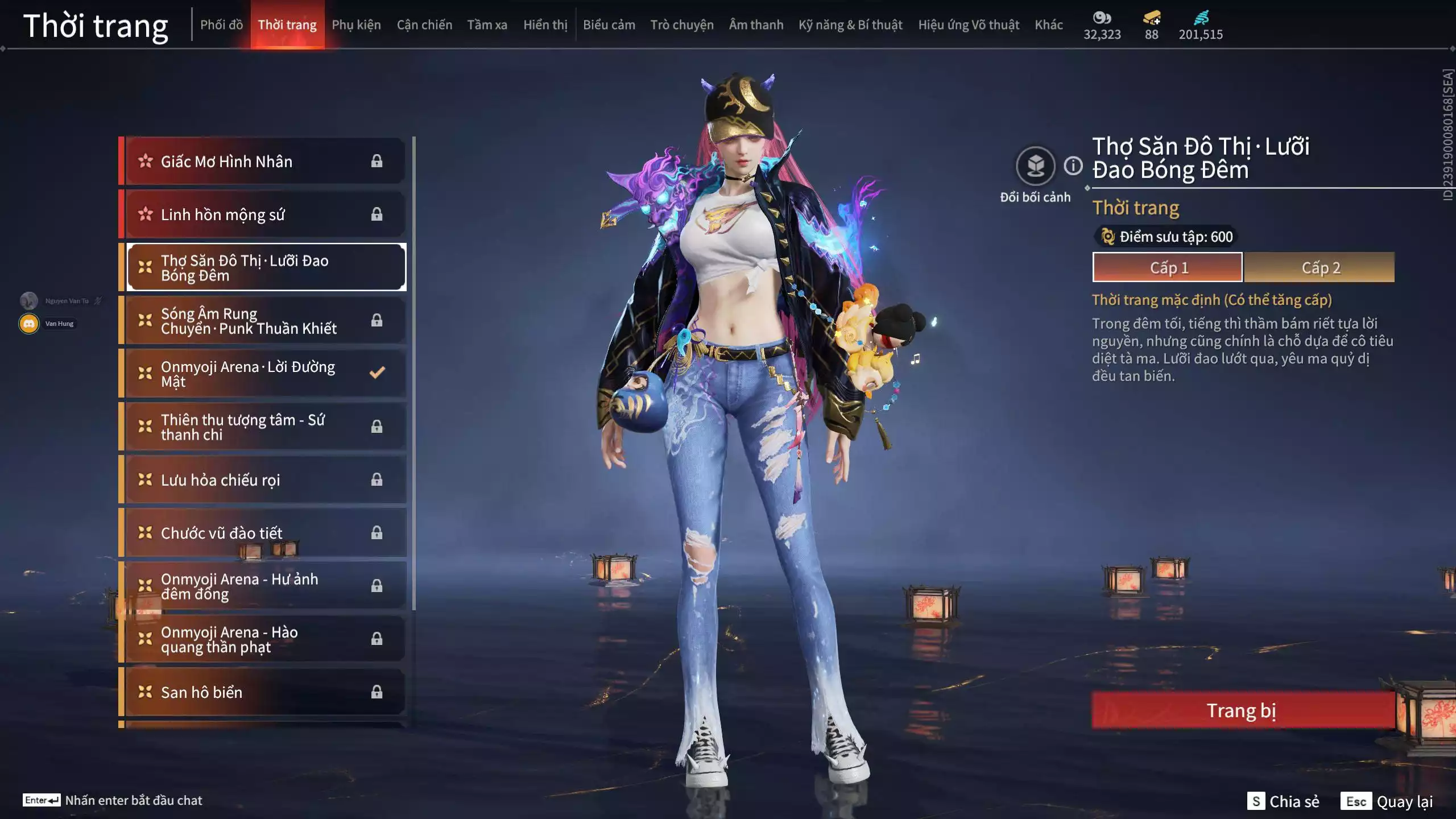
Task: Open the Khác menu
Action: (1049, 25)
